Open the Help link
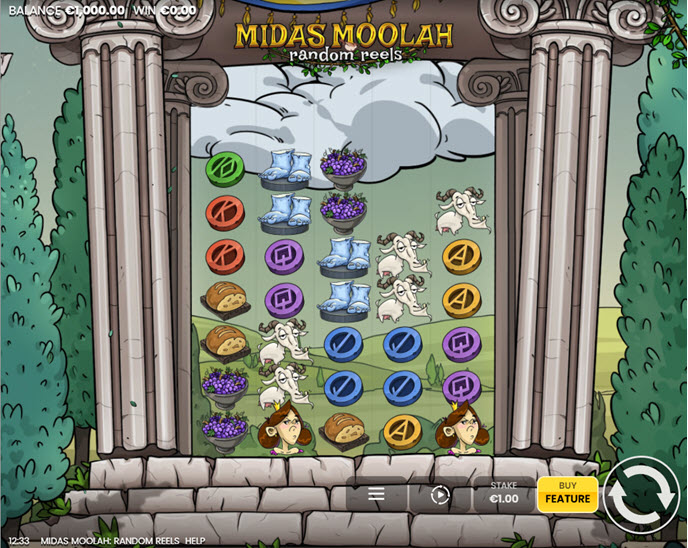Viewport: 688px width, 548px height. coord(195,541)
